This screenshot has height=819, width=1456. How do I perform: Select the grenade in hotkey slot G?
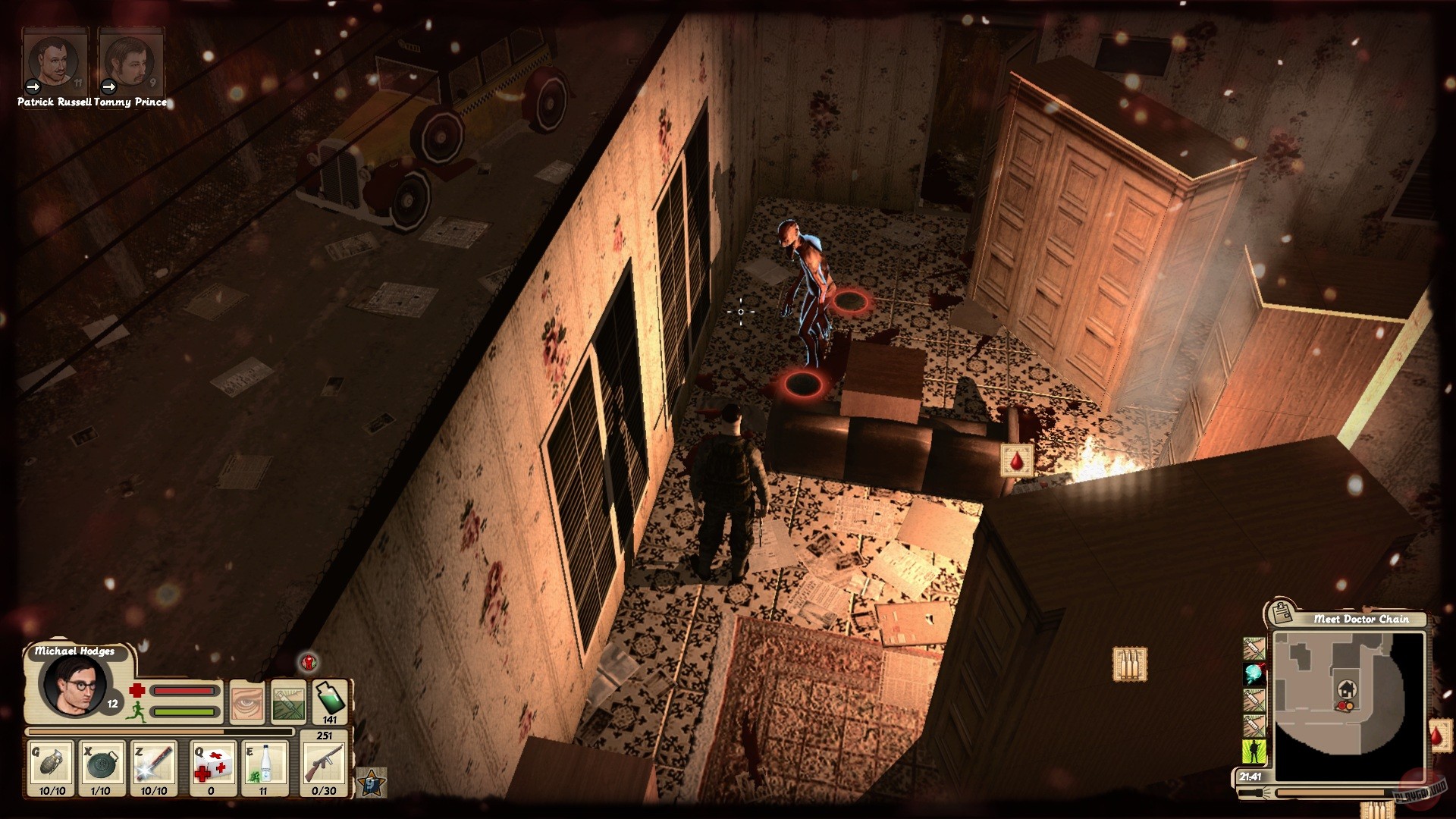tap(52, 764)
